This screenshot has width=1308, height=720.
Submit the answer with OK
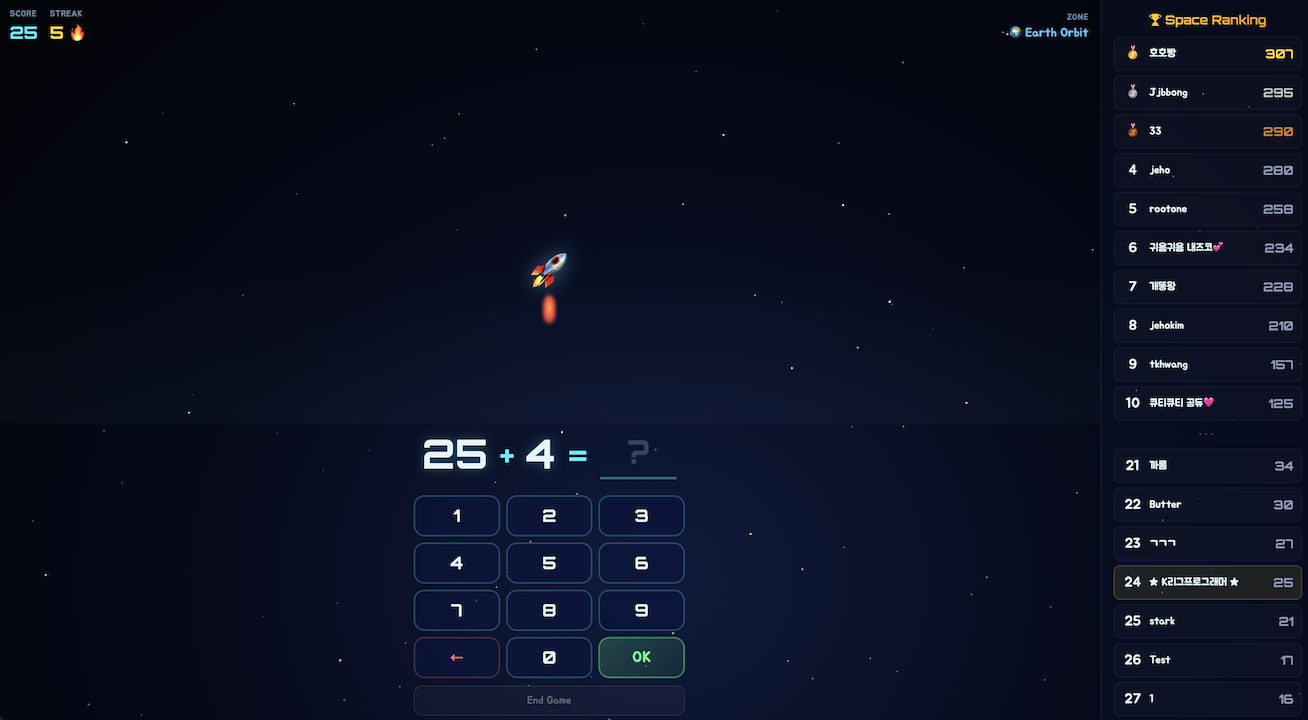coord(641,657)
